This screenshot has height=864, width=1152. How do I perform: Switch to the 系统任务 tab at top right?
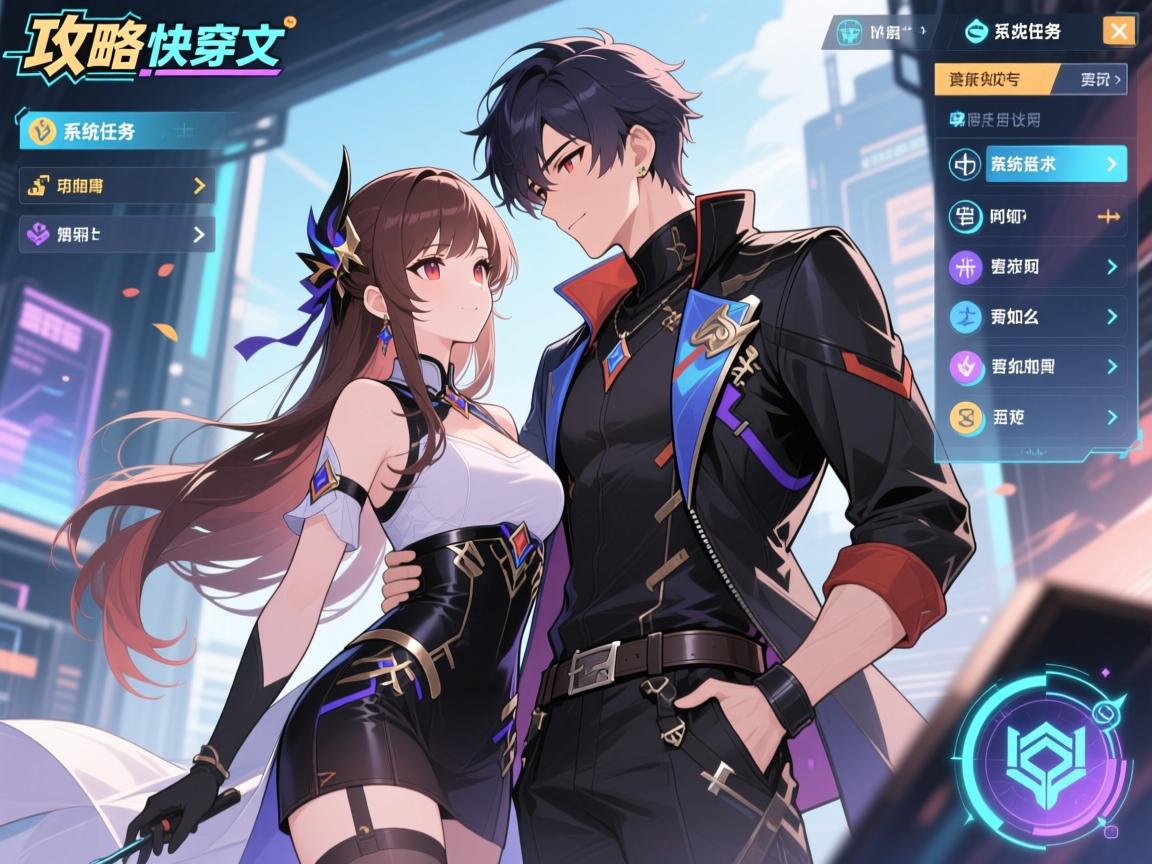1014,31
